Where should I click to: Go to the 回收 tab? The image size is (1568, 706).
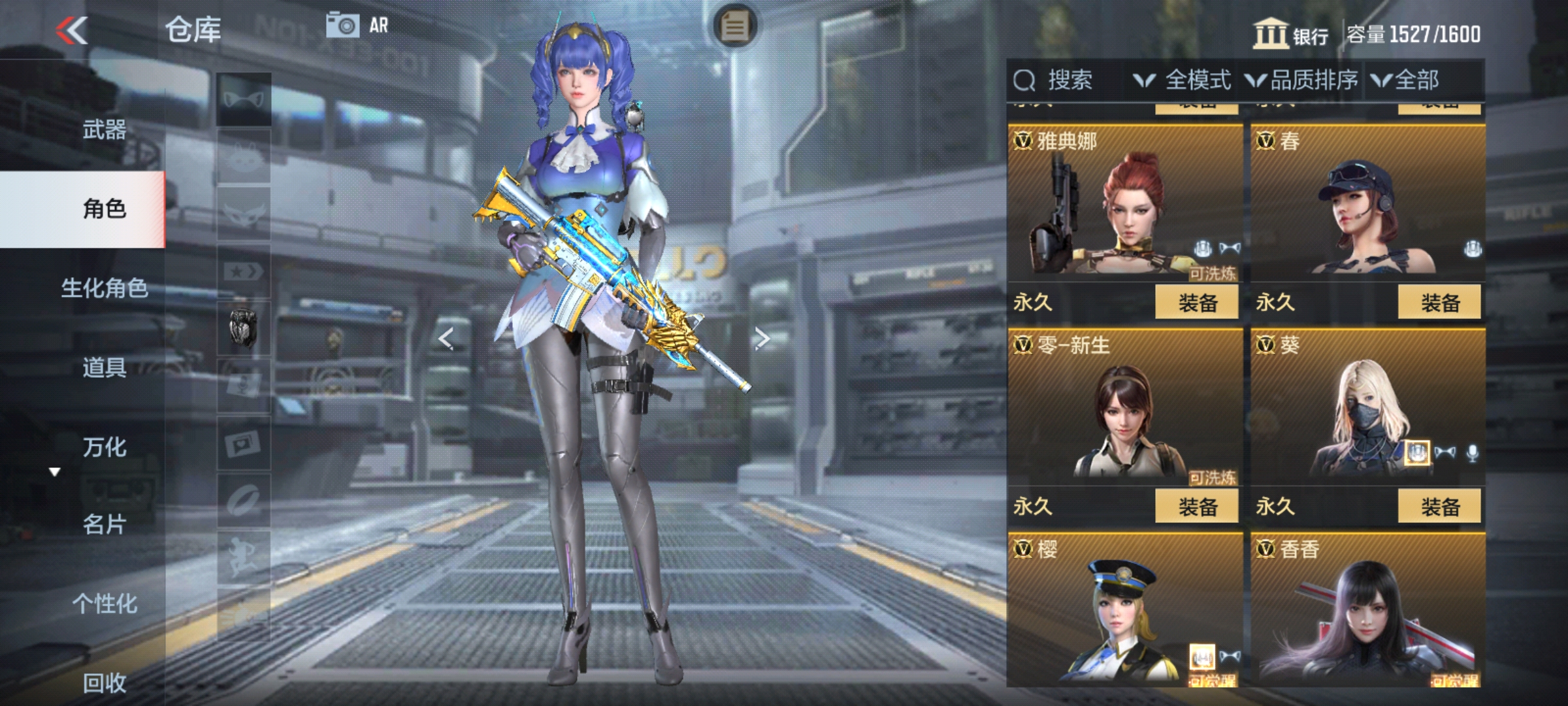point(105,682)
